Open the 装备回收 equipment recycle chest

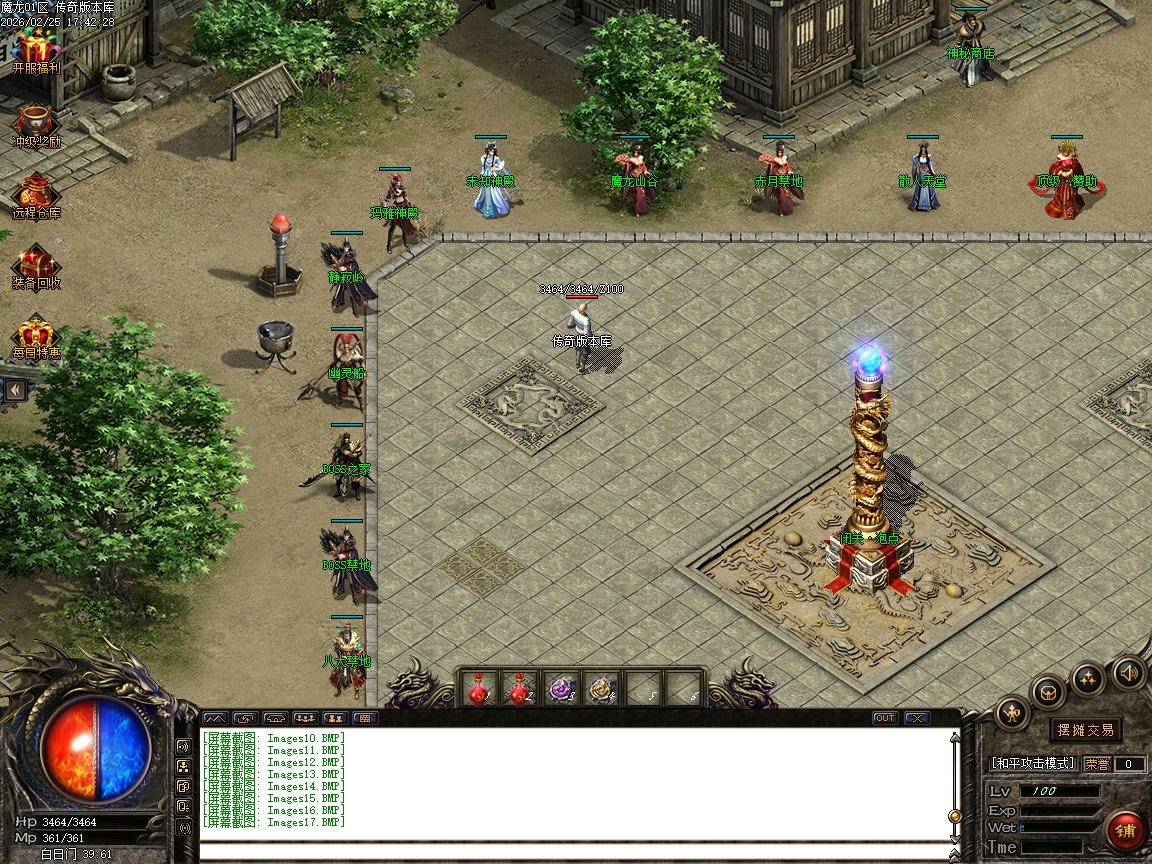pos(36,266)
